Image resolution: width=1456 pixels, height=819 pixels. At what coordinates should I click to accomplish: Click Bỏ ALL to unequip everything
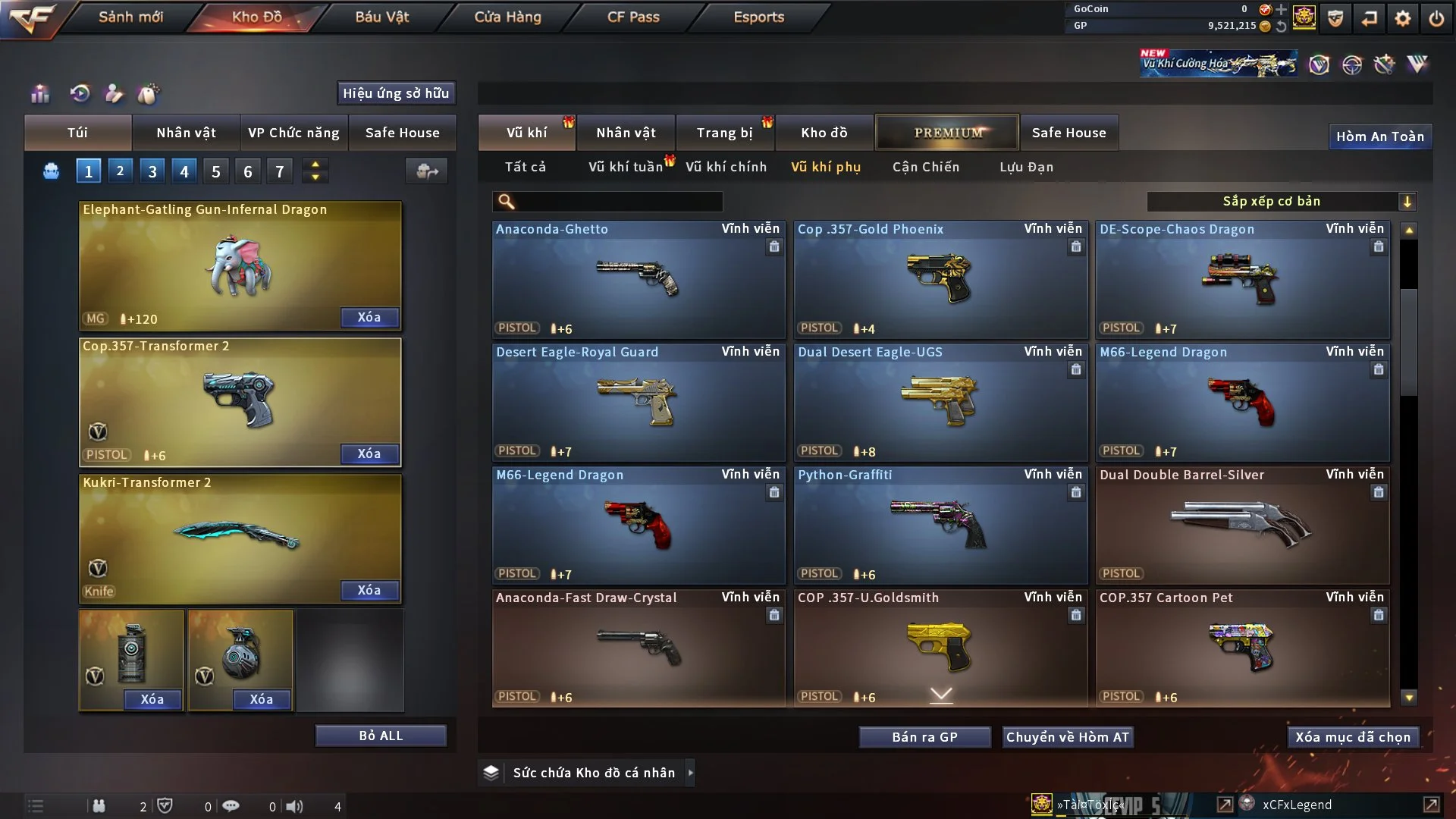pos(381,736)
